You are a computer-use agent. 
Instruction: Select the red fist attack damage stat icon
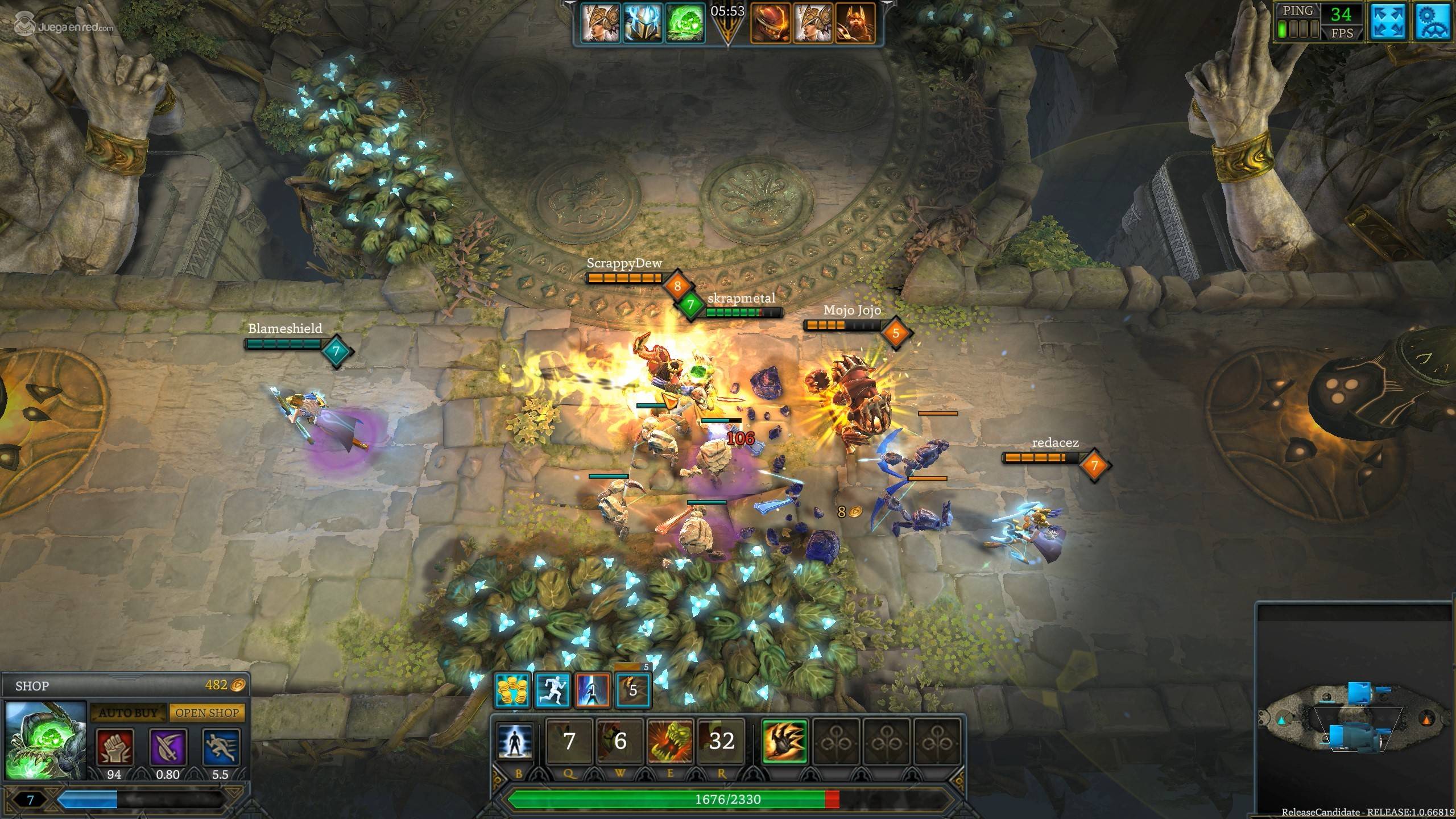click(114, 747)
